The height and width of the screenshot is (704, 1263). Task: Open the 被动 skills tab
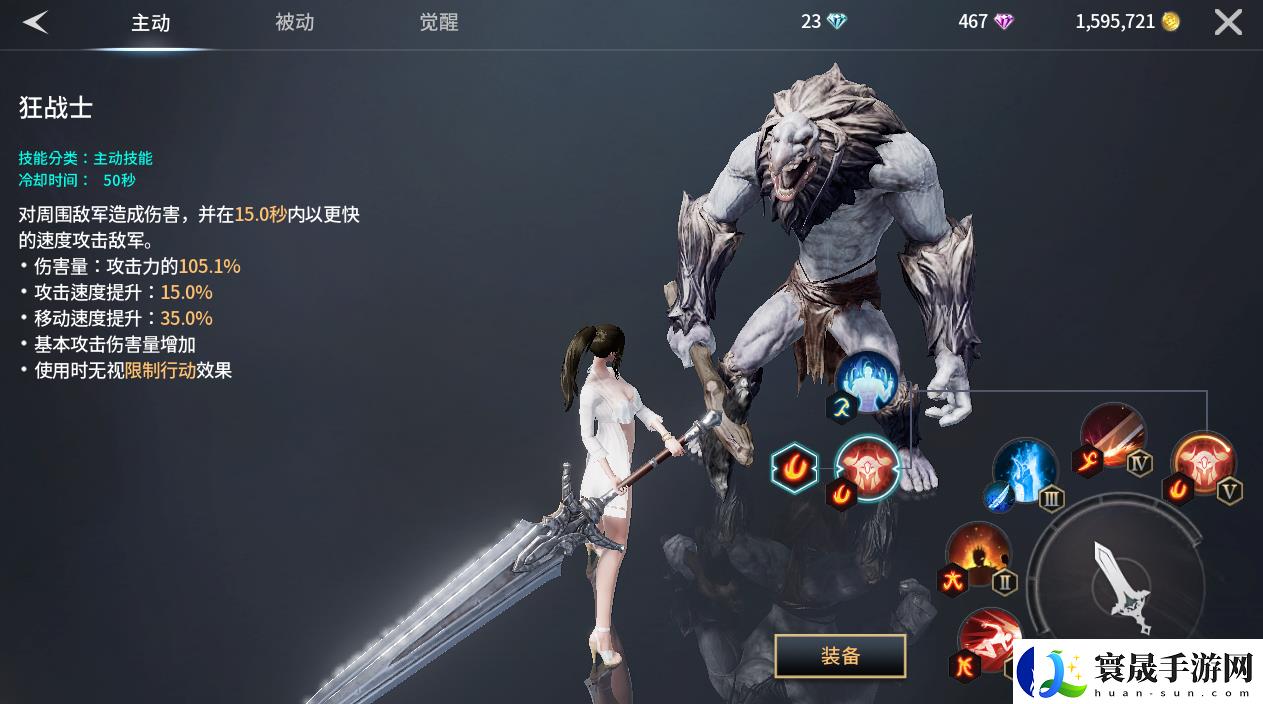click(294, 22)
